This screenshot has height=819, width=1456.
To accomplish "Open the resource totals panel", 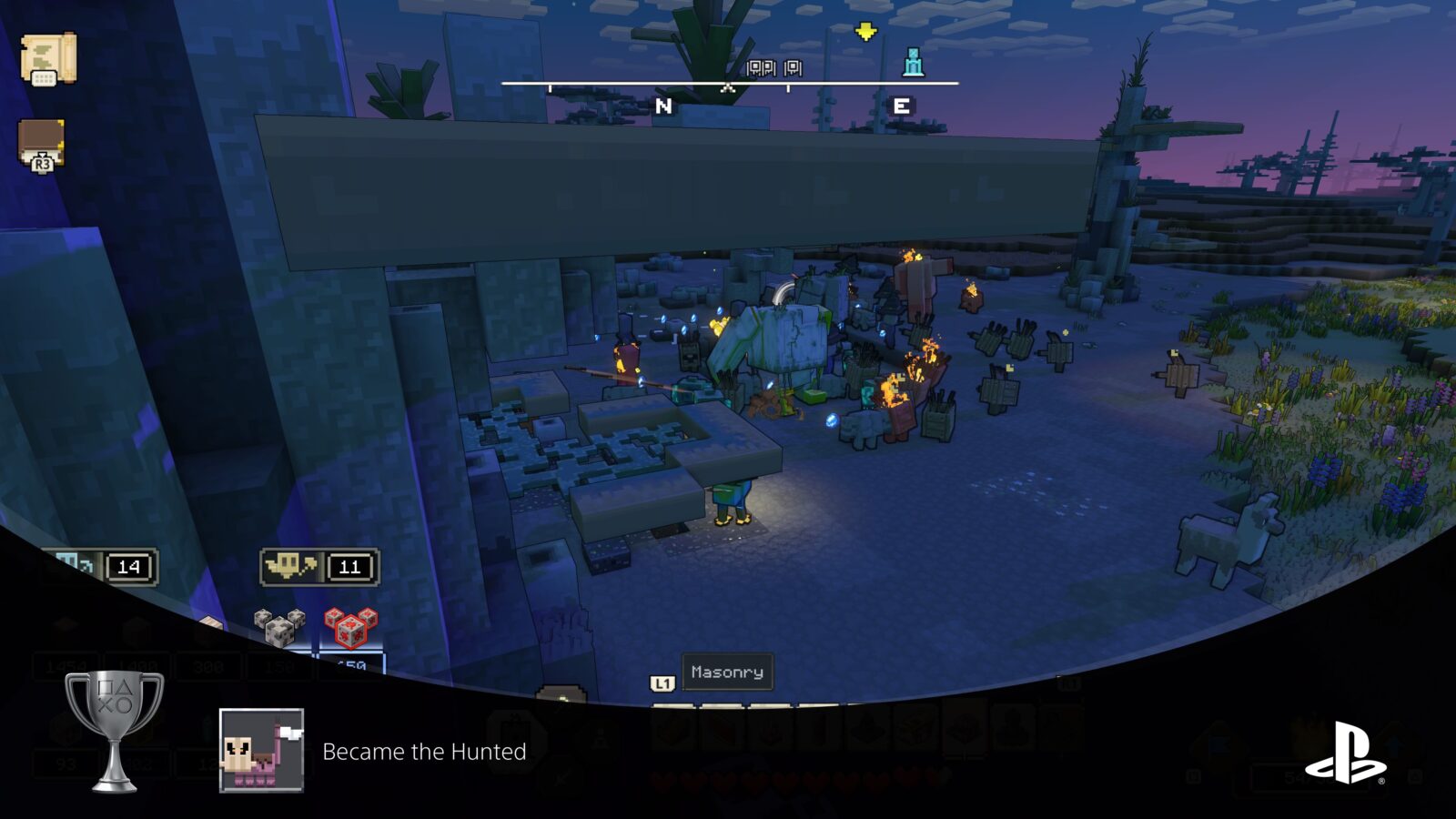I will [209, 664].
